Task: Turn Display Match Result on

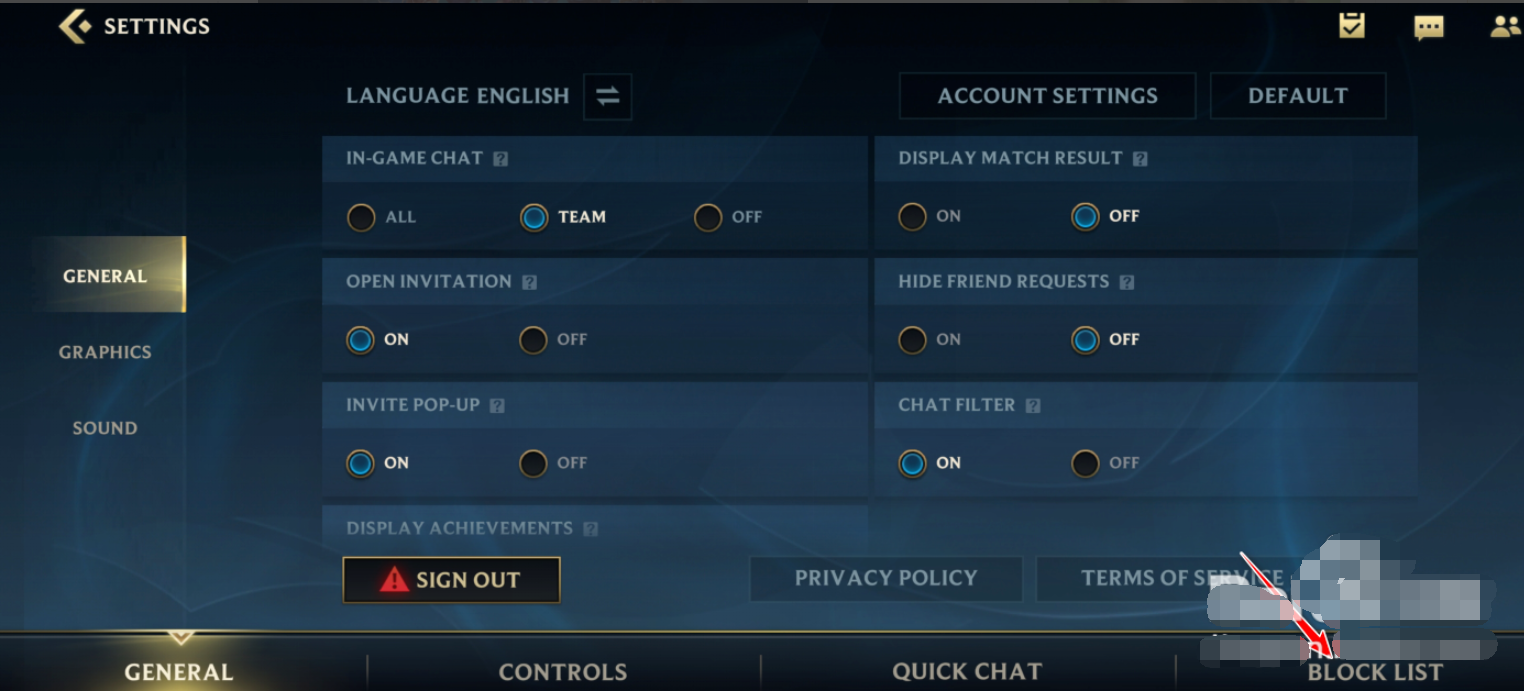Action: pyautogui.click(x=912, y=216)
